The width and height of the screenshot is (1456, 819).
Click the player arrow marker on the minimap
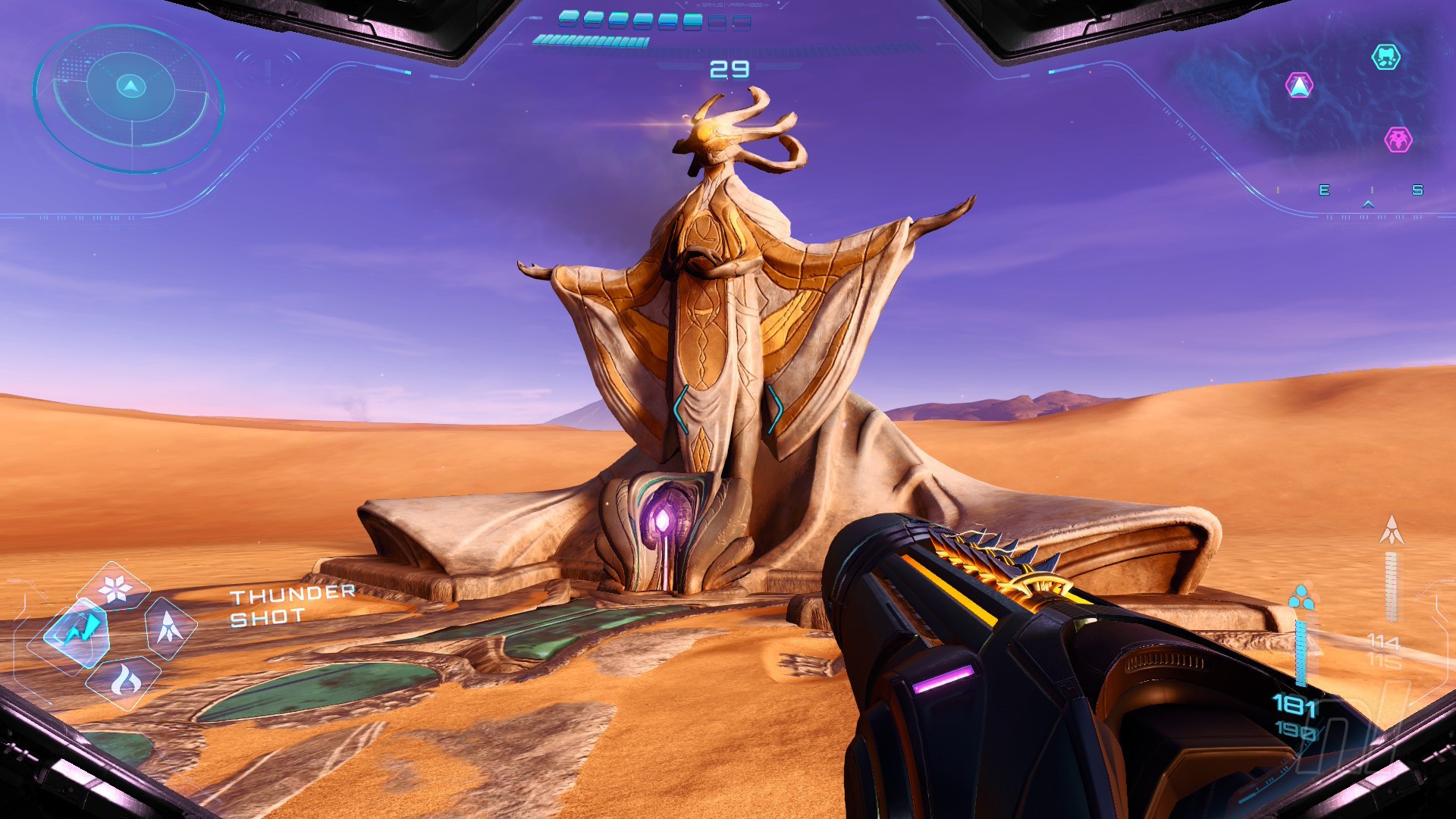click(1300, 86)
